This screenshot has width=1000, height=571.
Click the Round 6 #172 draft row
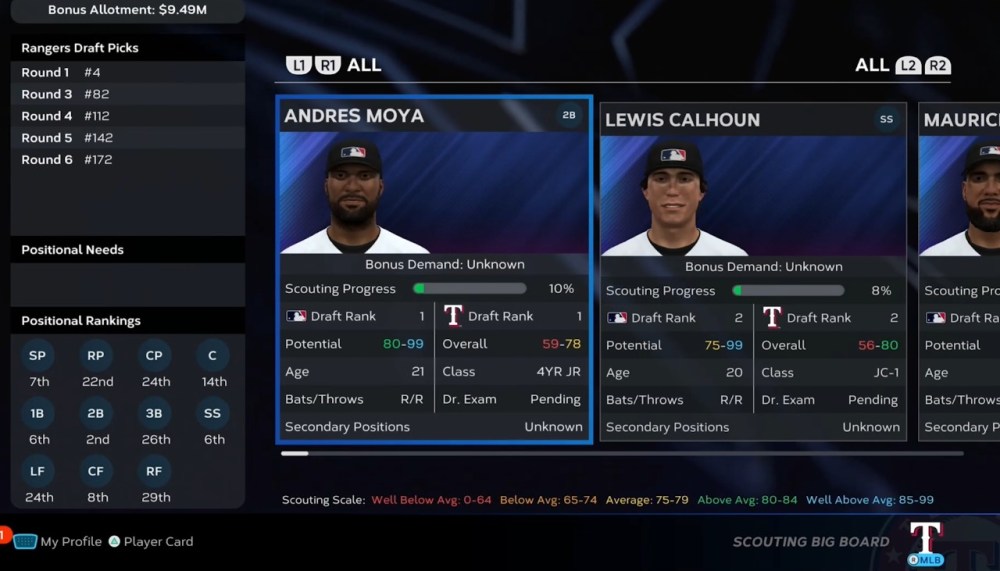pos(127,160)
